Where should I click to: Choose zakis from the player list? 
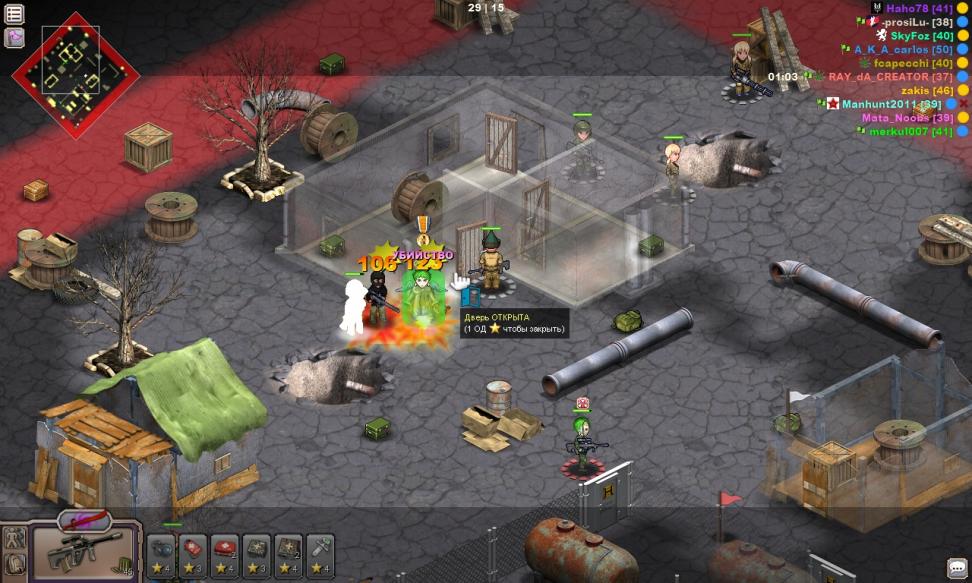[926, 91]
